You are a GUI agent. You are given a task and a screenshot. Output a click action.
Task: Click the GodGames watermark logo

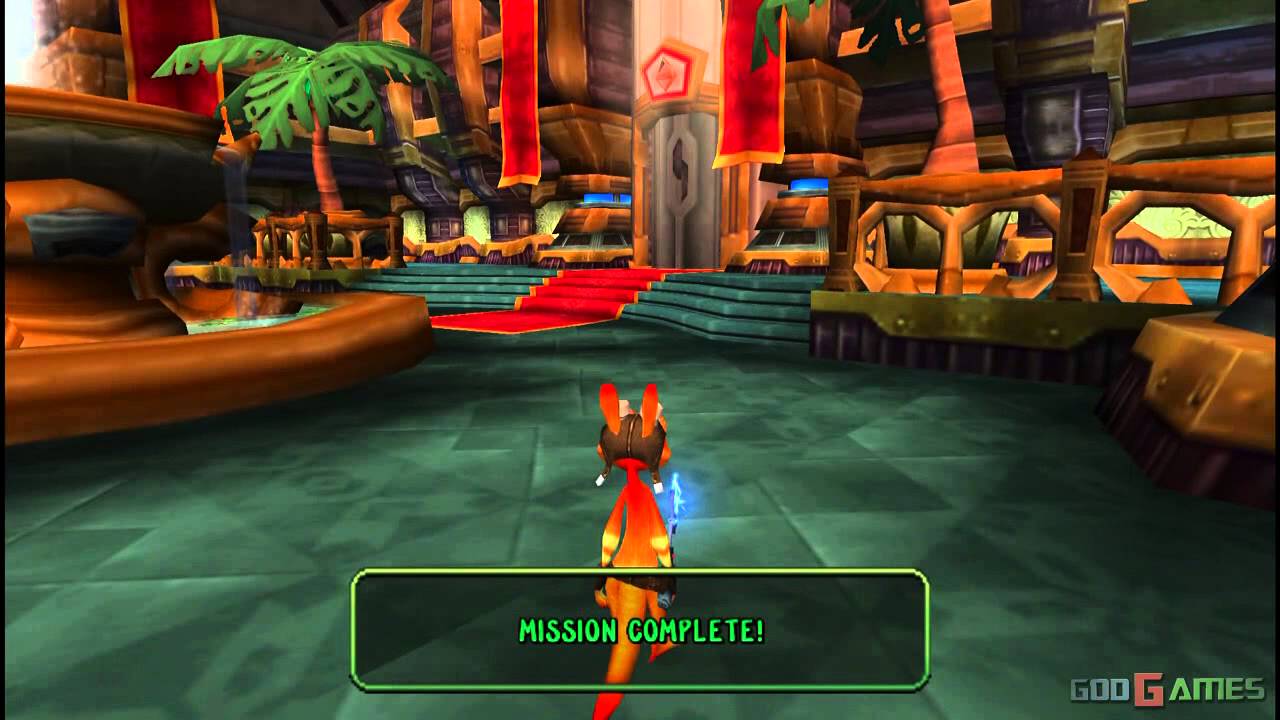1167,689
